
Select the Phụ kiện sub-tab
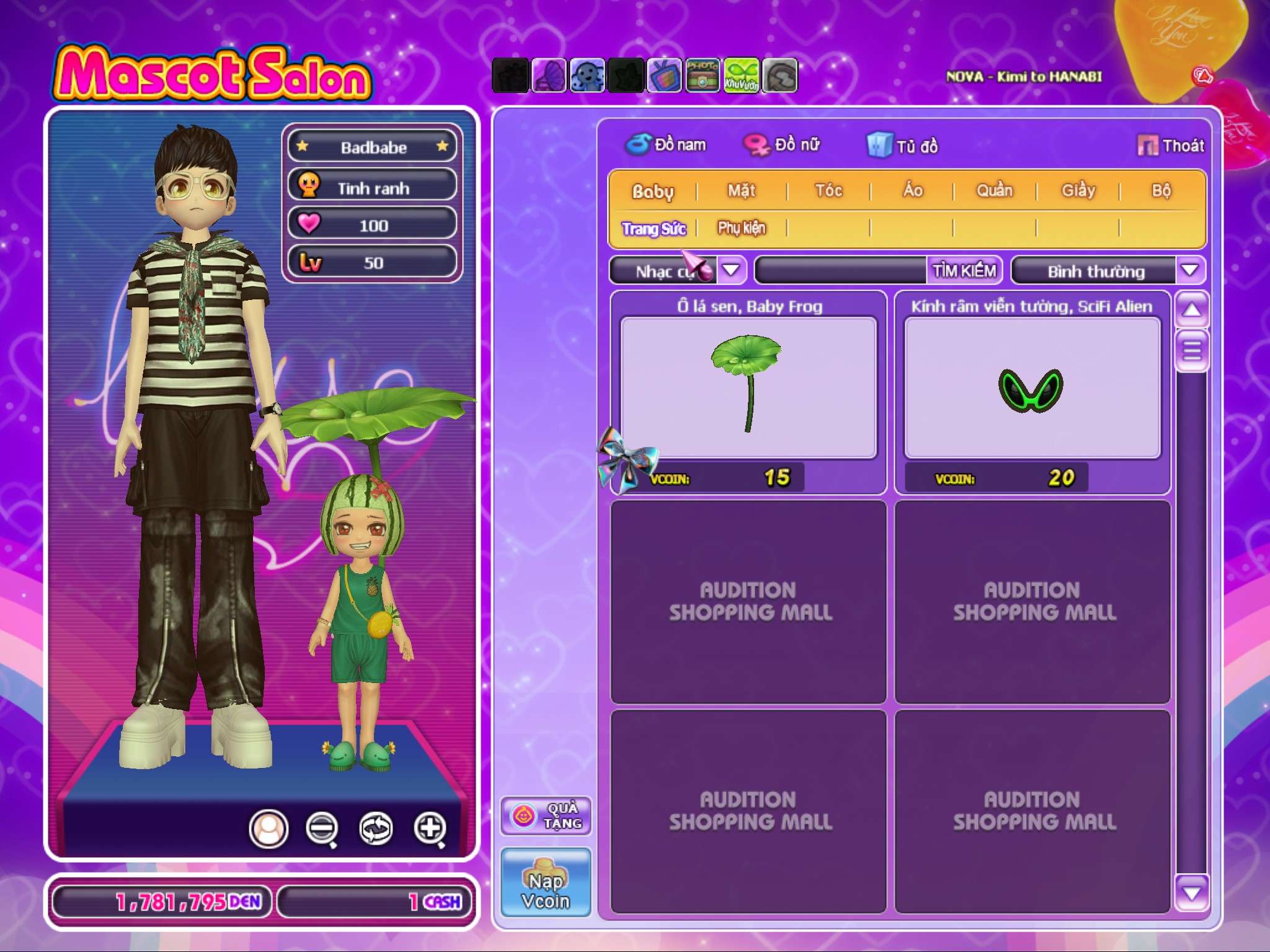[742, 228]
